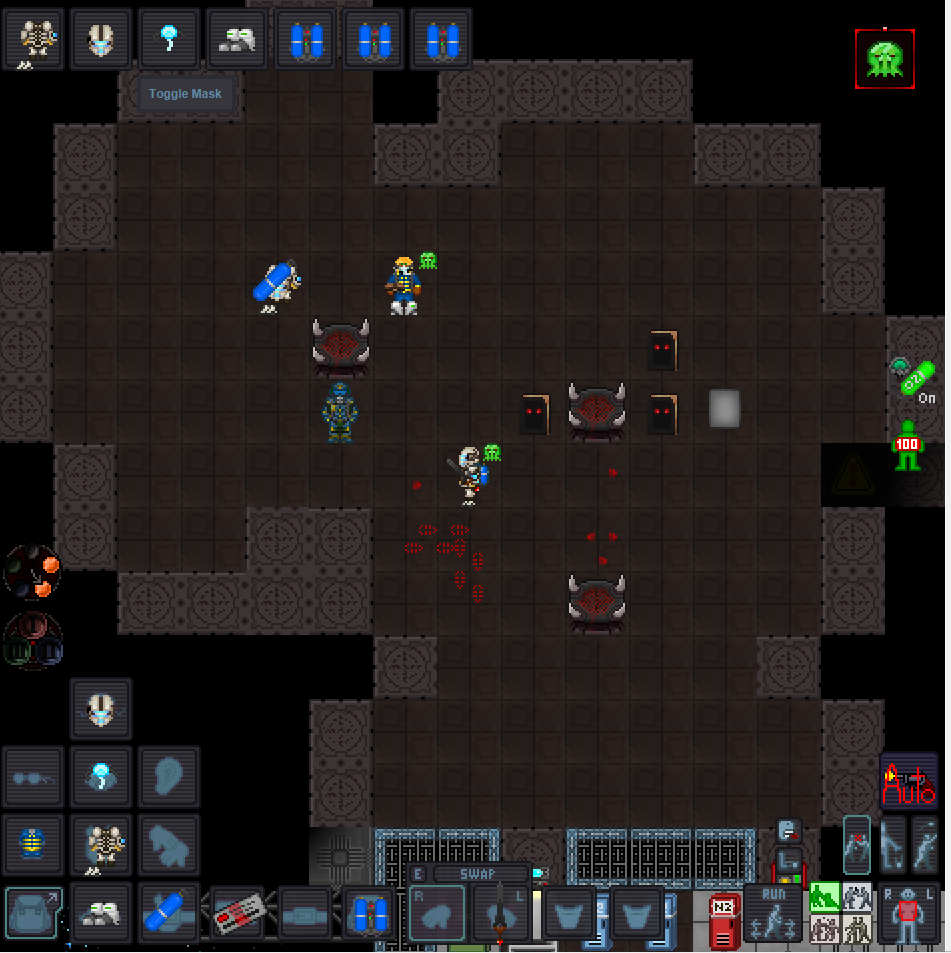Open the body zone target selector doll

click(906, 914)
